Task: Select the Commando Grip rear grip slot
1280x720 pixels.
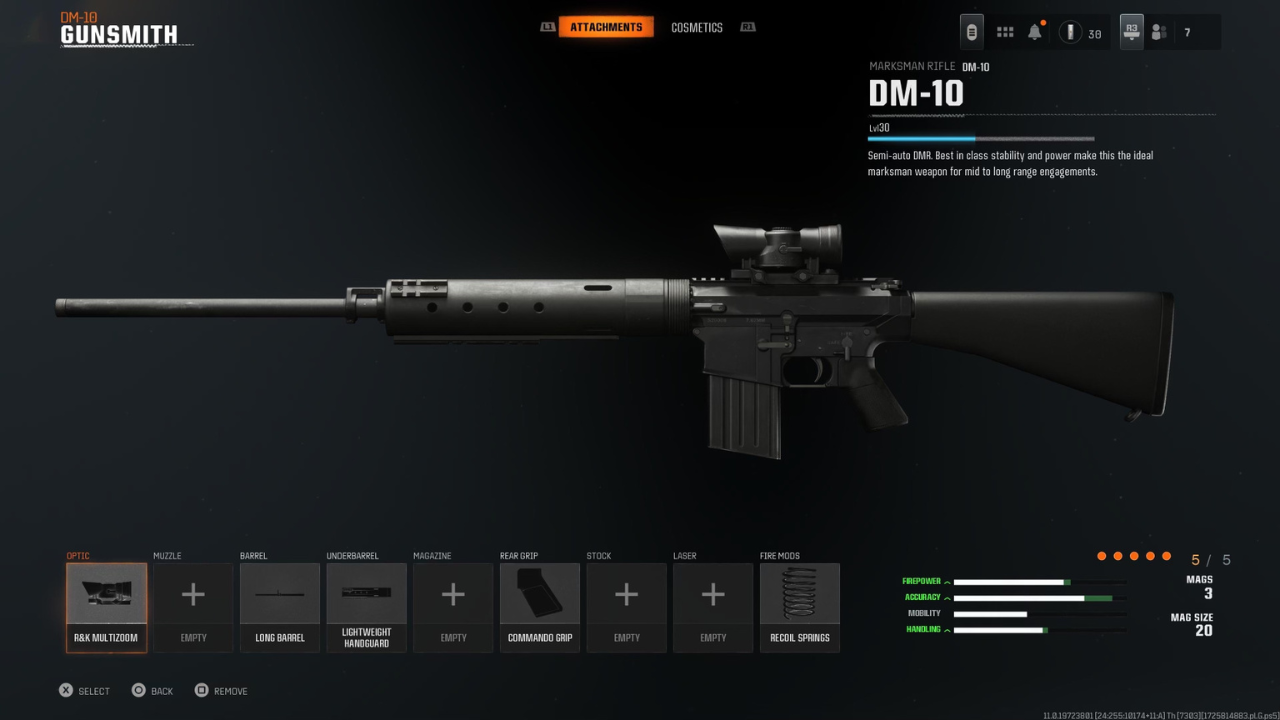Action: click(x=540, y=607)
